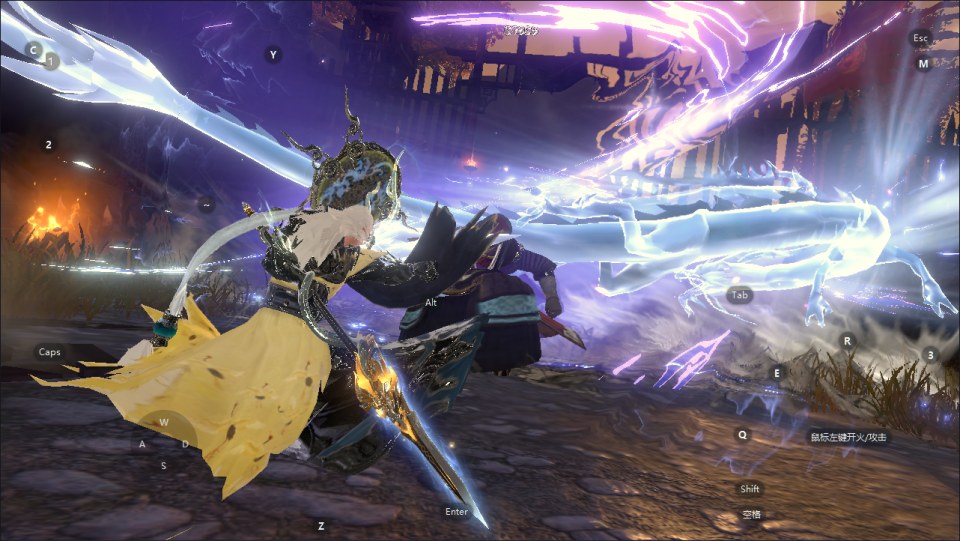Tap the on-screen Caps button
This screenshot has height=541, width=960.
pyautogui.click(x=49, y=352)
